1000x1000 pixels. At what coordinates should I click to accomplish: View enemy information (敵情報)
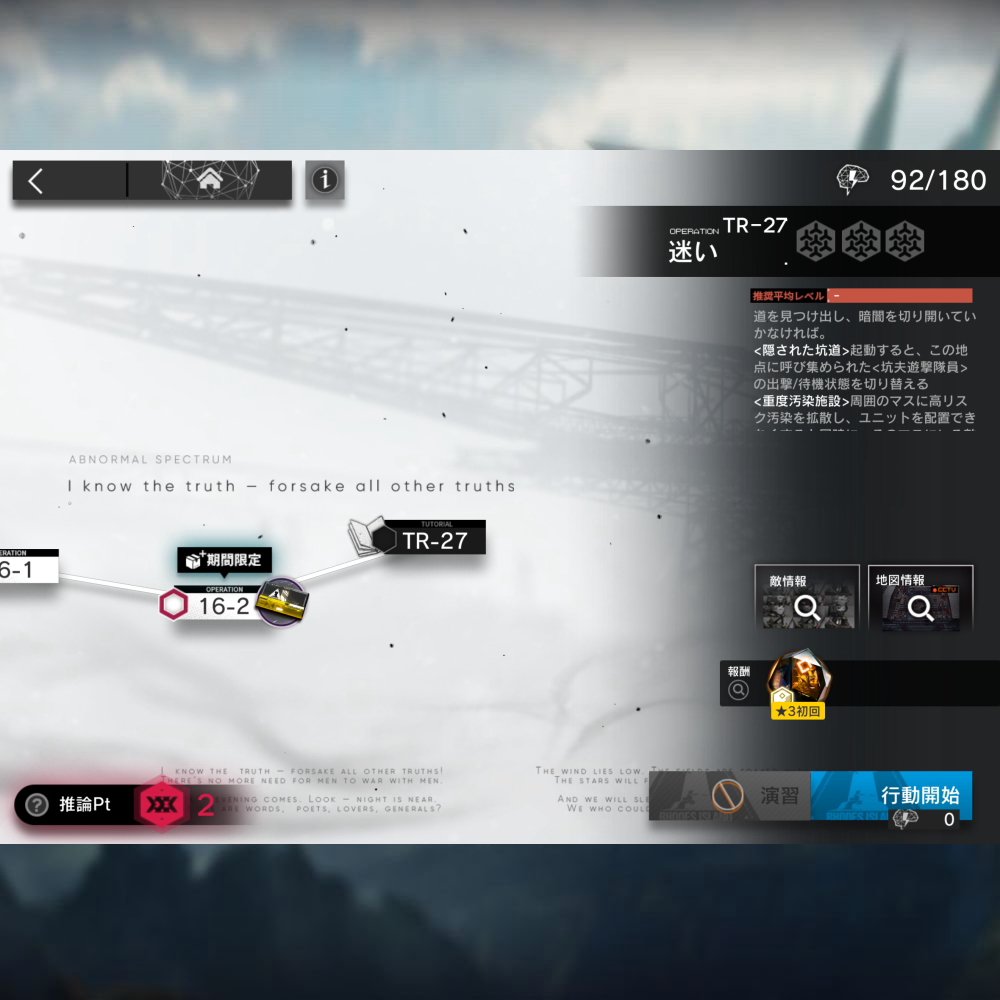pyautogui.click(x=807, y=598)
